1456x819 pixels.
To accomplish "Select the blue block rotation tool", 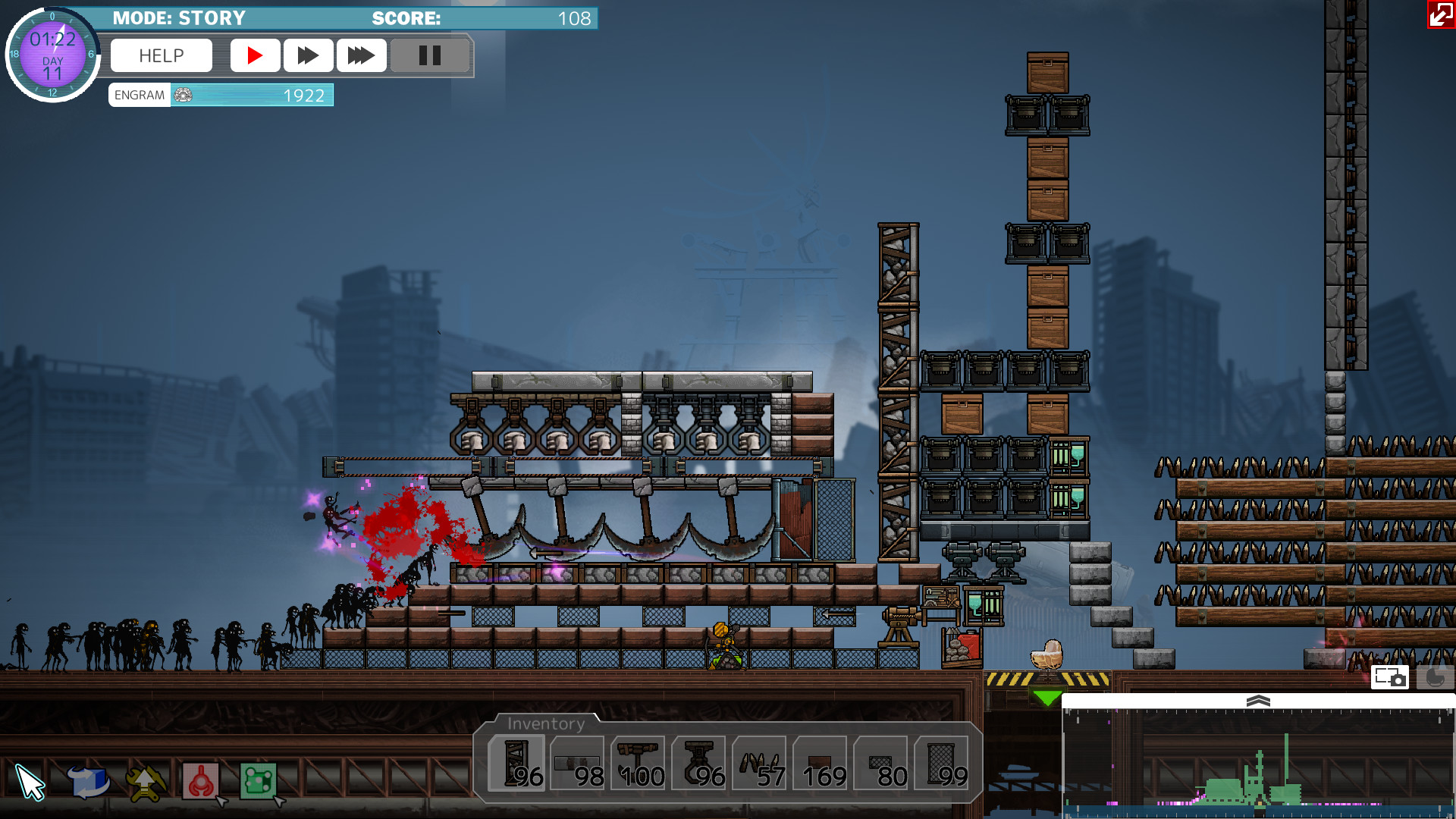I will pos(89,781).
